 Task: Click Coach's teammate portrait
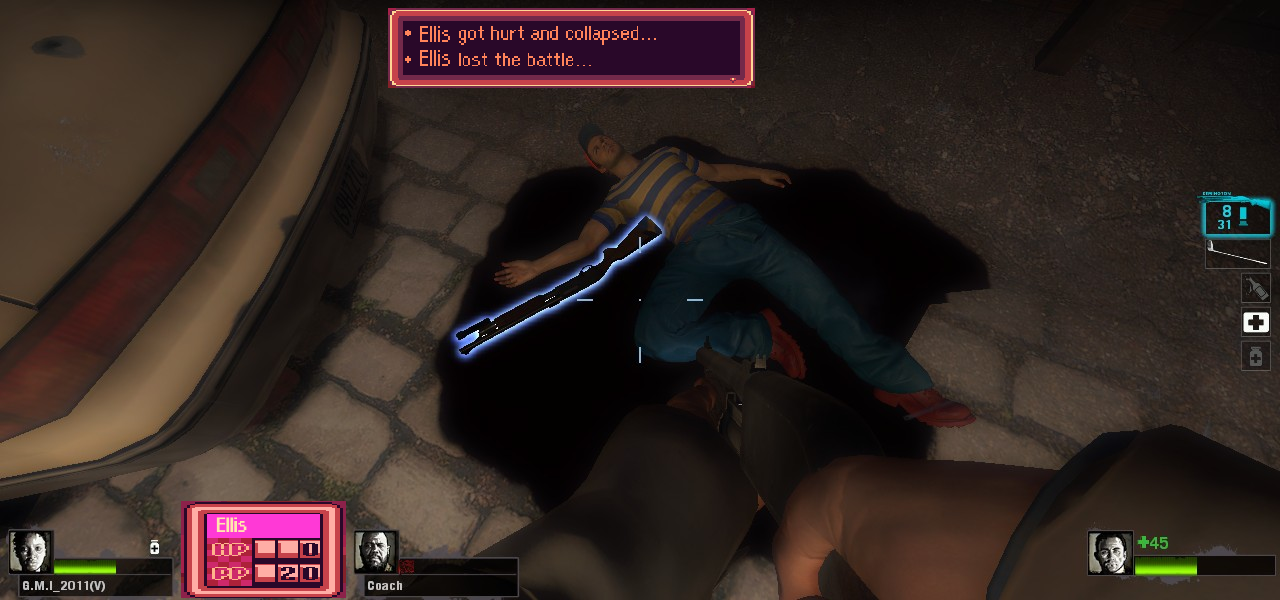(x=376, y=552)
